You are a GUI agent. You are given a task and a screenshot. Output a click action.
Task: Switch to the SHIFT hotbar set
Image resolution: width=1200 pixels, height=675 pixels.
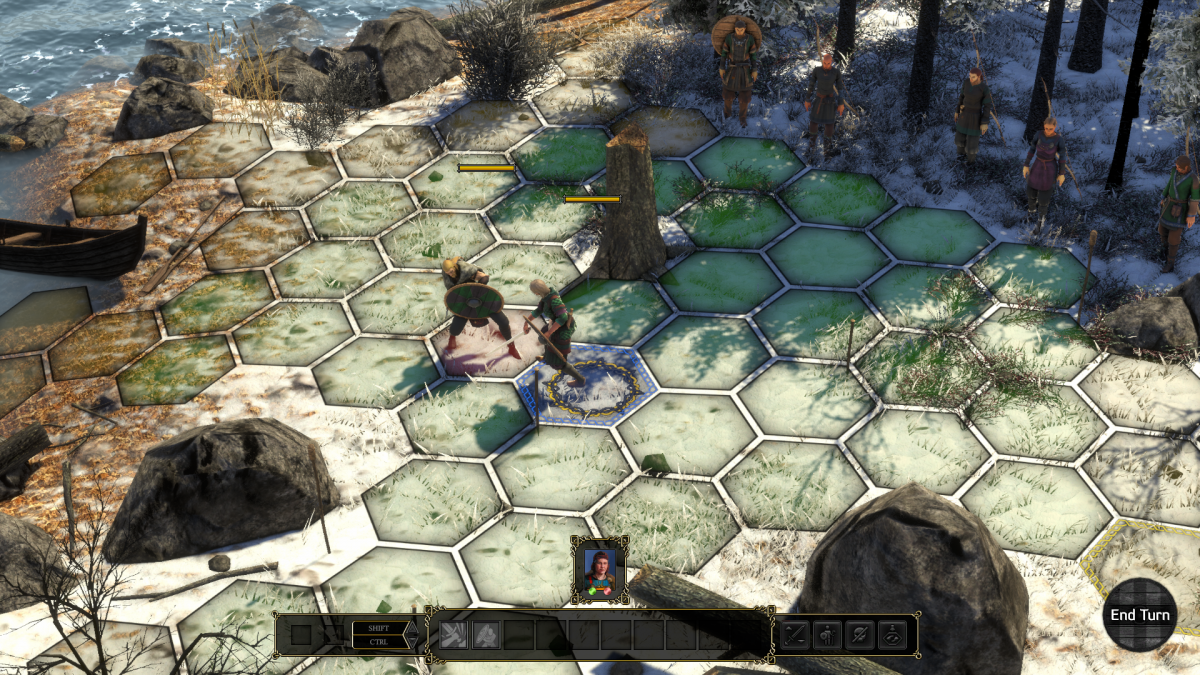coord(378,628)
